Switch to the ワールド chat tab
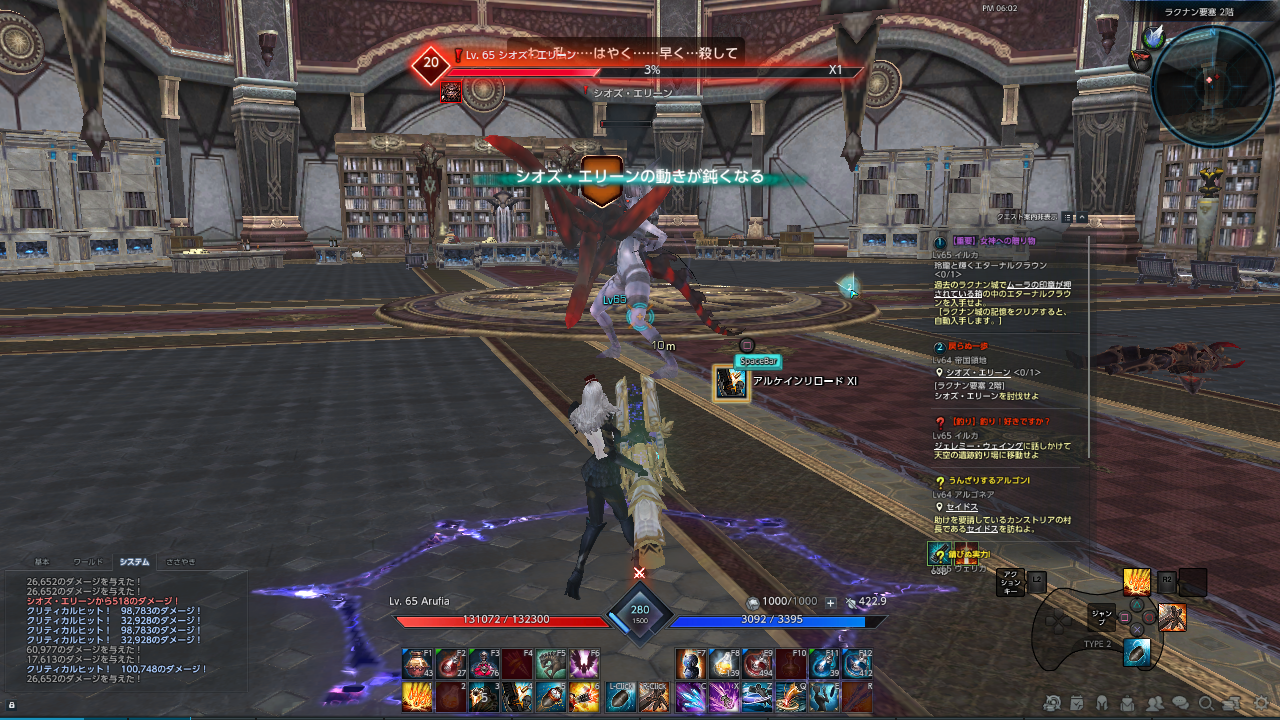Screen dimensions: 1280x720 [88, 563]
